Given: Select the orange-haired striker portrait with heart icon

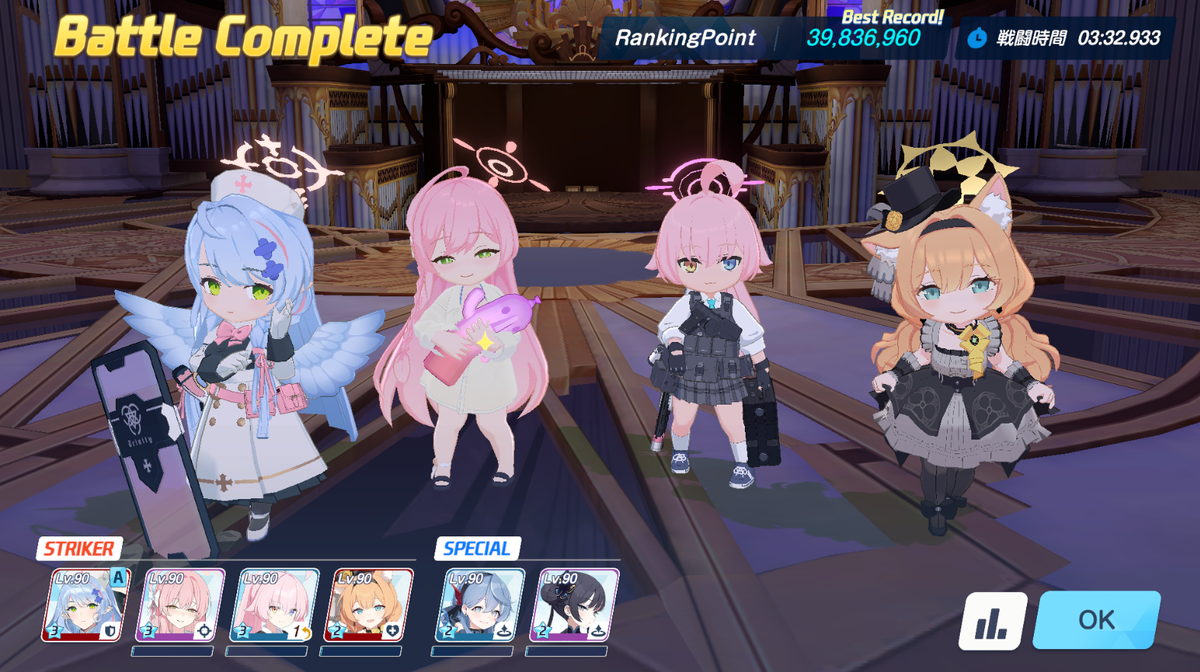Looking at the screenshot, I should click(x=368, y=605).
